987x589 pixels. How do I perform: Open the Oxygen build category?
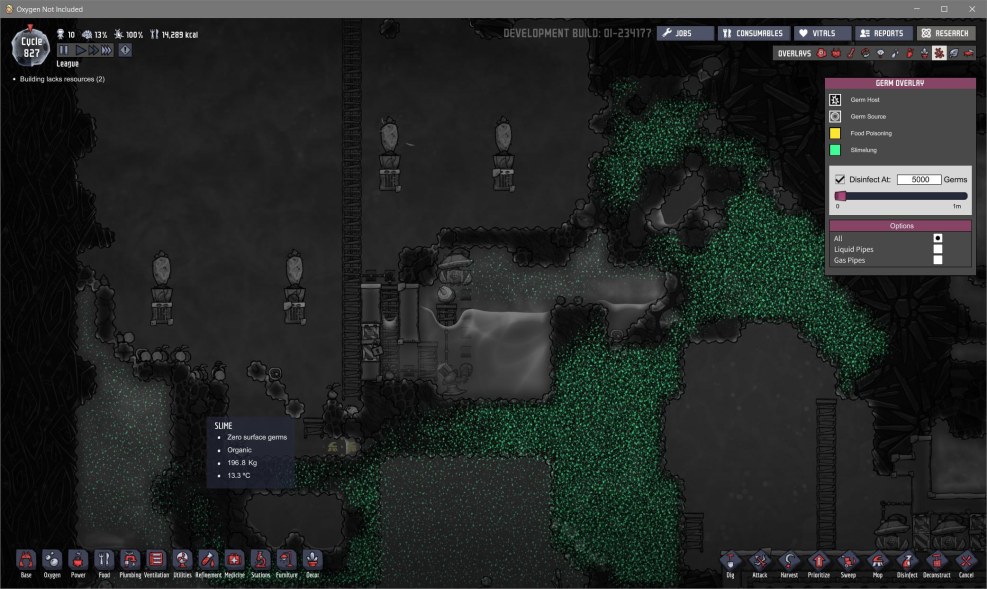pos(52,561)
